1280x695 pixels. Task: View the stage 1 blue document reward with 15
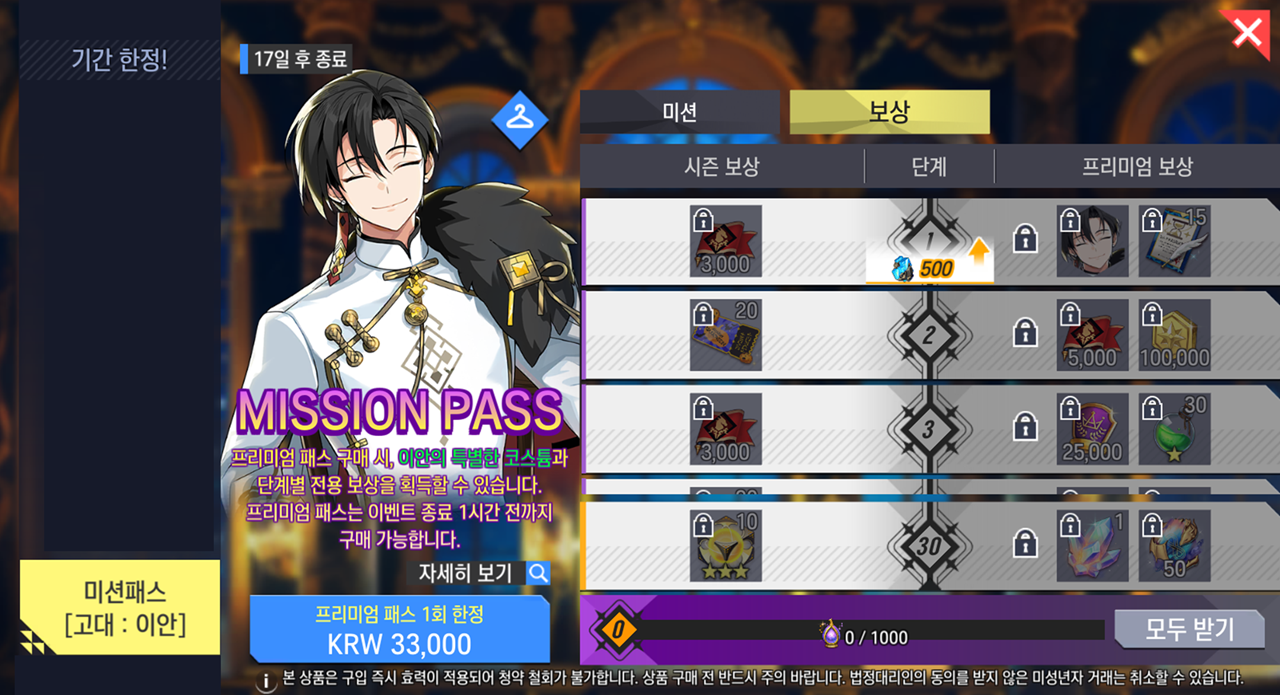point(1174,241)
